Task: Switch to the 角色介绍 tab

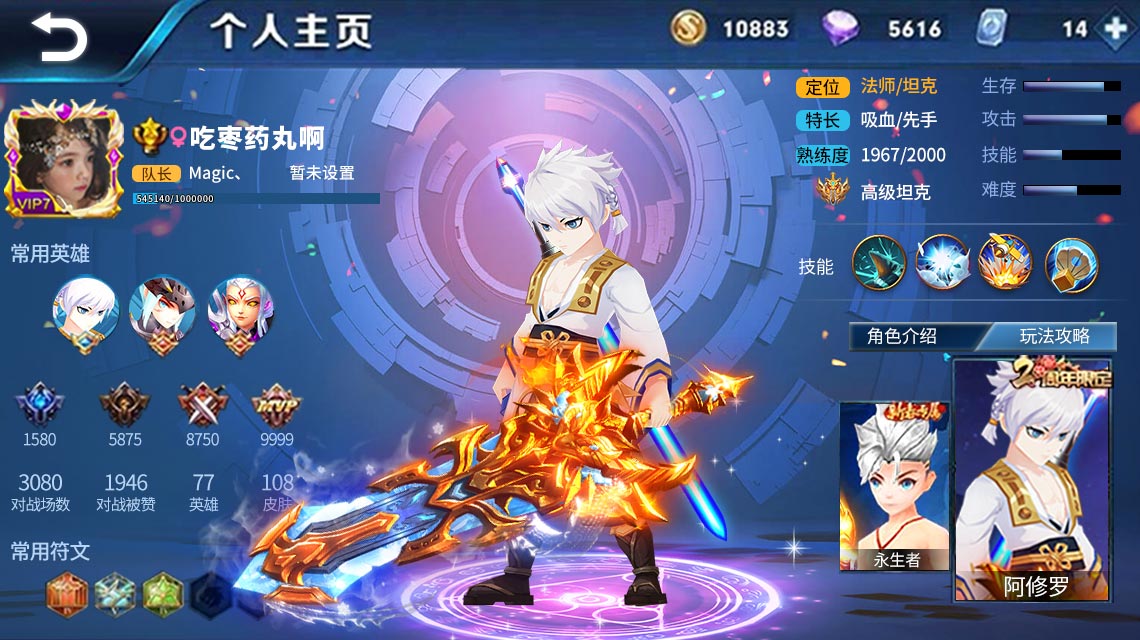Action: [x=902, y=336]
